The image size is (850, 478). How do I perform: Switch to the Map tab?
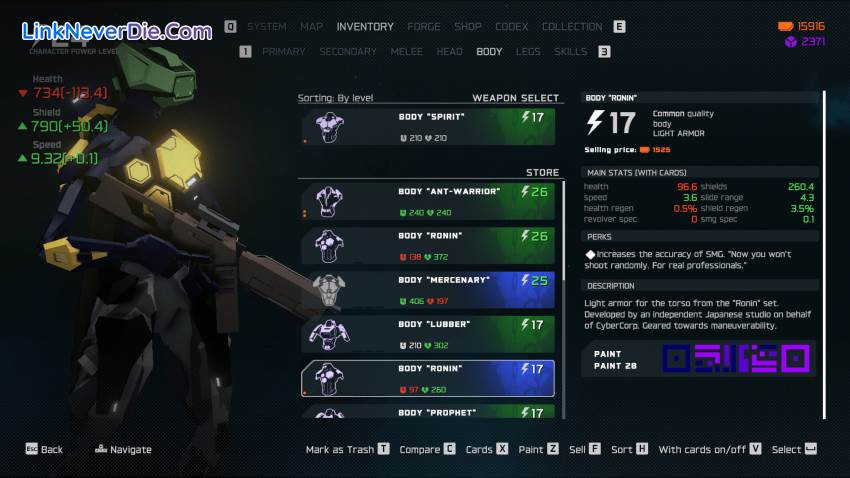coord(312,27)
